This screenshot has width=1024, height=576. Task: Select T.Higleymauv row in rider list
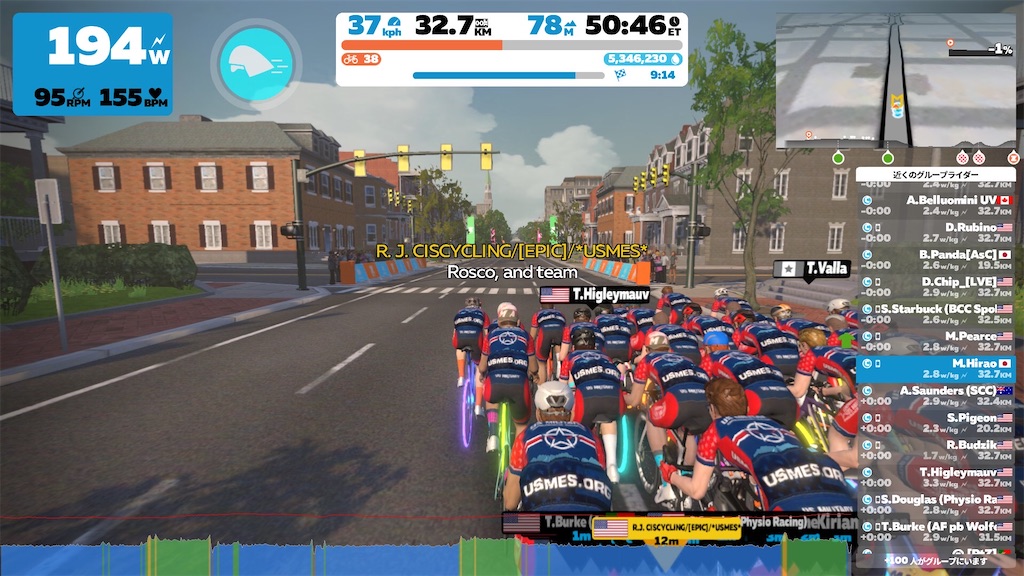(x=936, y=476)
